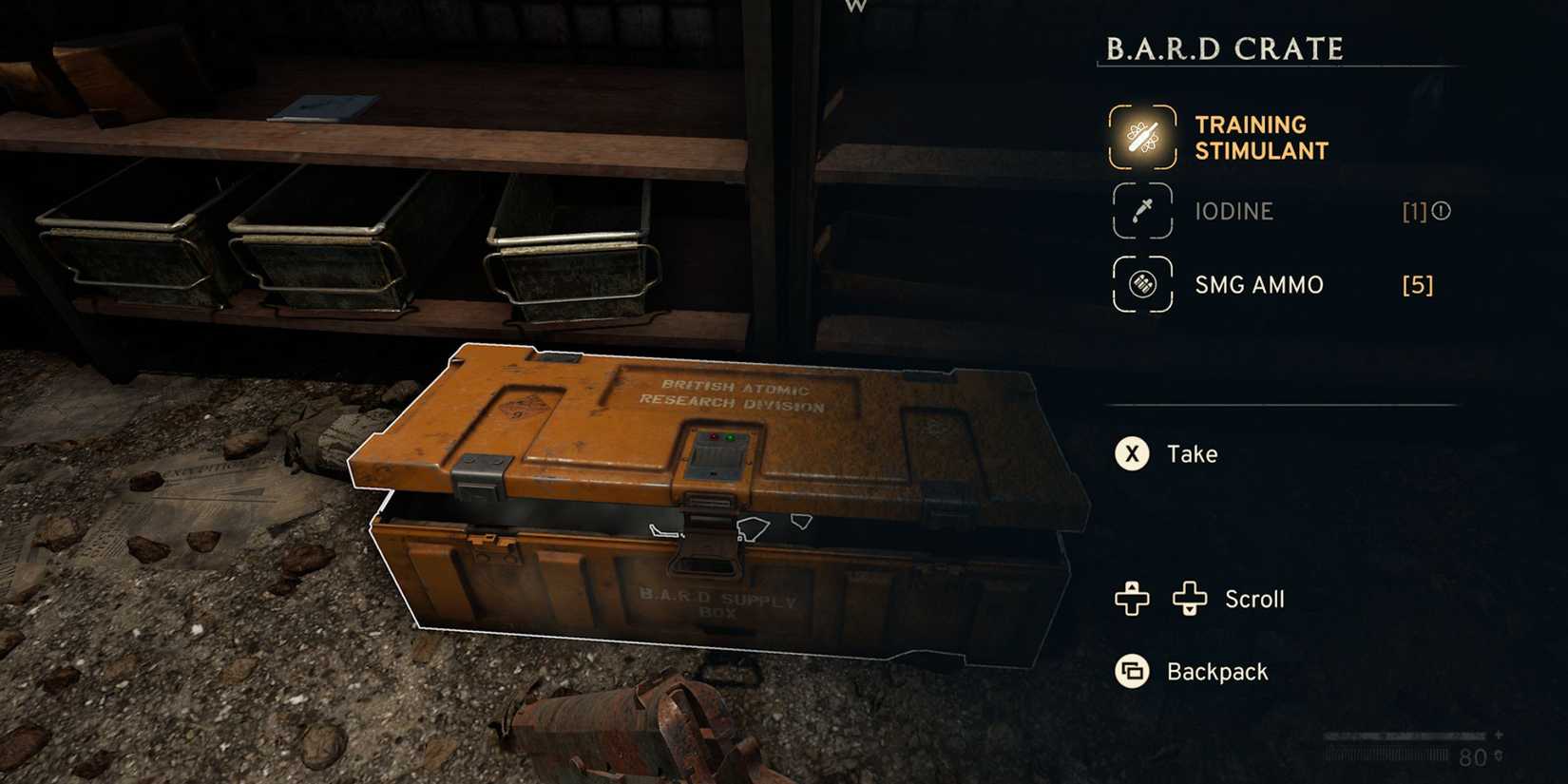Click the Iodine dropper icon
This screenshot has width=1568, height=784.
[x=1141, y=211]
